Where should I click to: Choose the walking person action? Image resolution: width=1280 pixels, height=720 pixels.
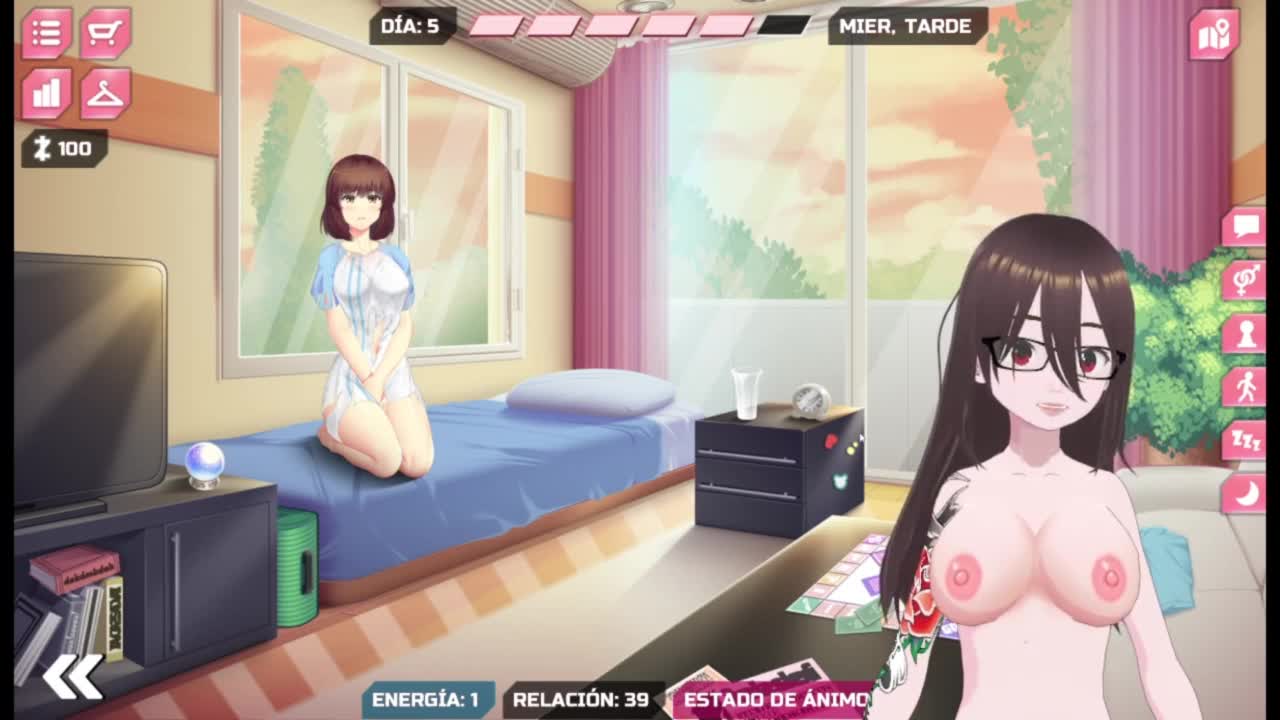click(1244, 386)
